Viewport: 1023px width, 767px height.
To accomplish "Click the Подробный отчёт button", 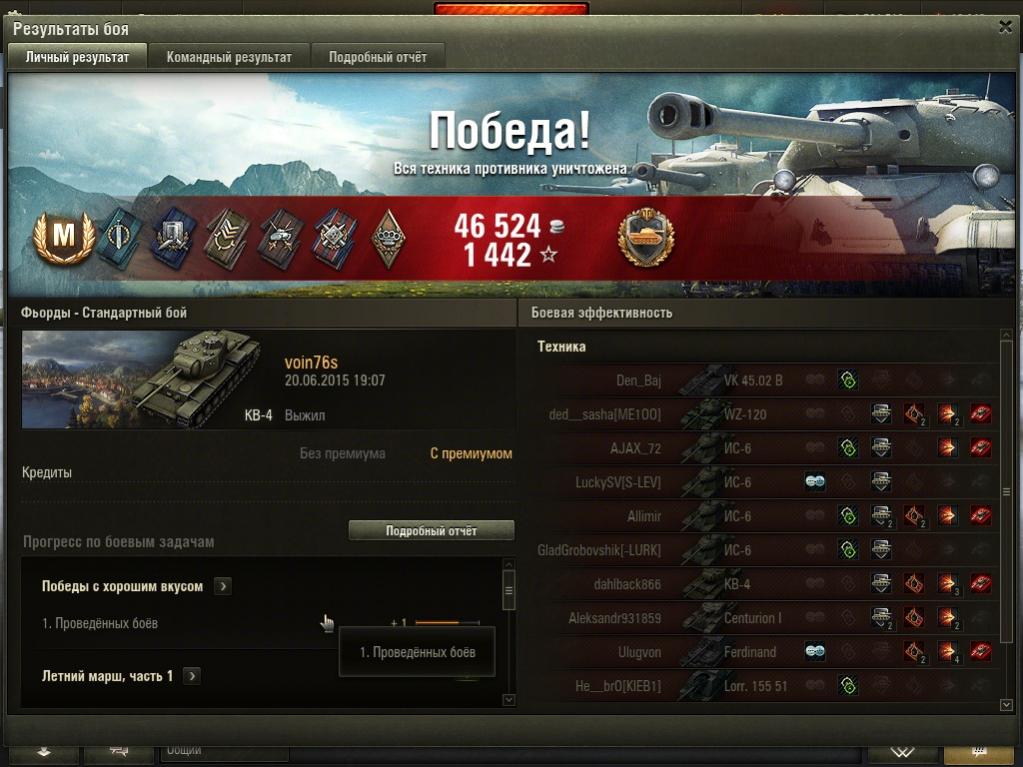I will pos(431,531).
